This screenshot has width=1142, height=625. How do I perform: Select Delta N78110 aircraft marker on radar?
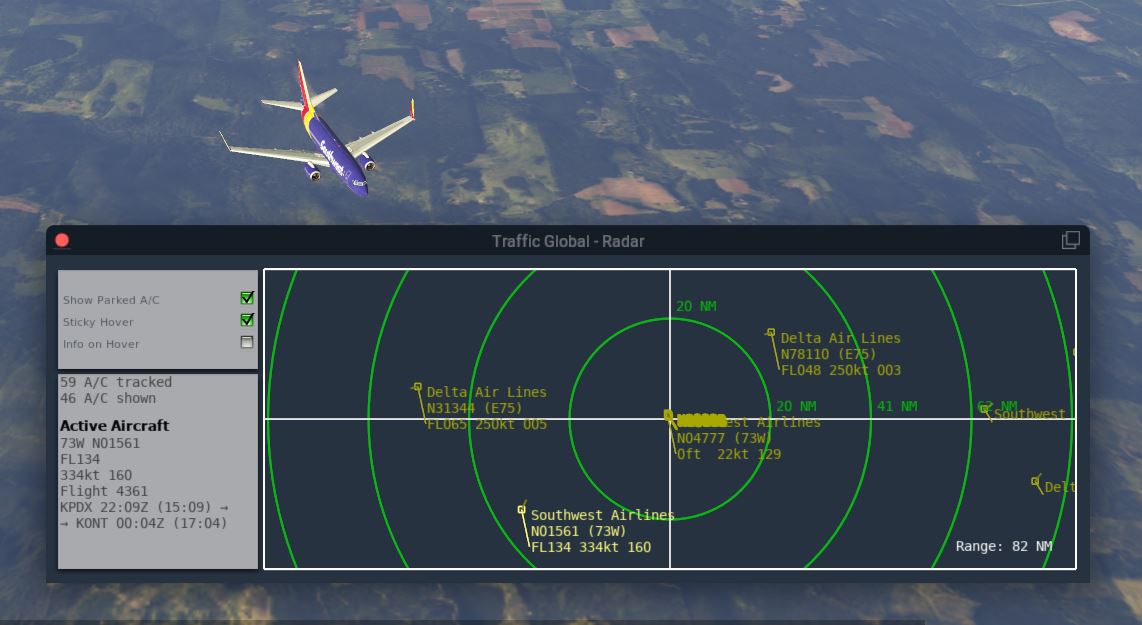[771, 333]
